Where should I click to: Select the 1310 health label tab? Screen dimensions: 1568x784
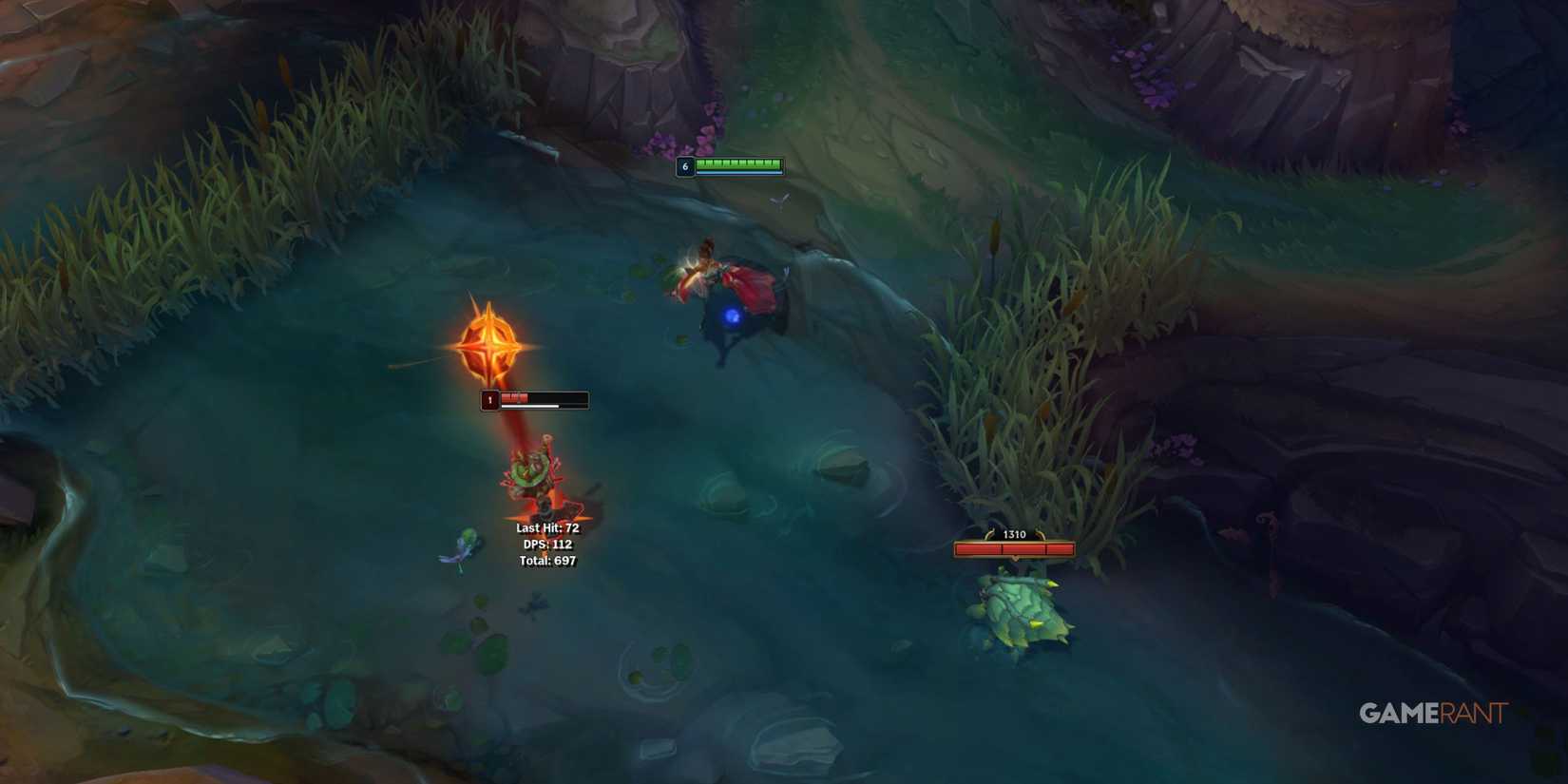[1013, 534]
